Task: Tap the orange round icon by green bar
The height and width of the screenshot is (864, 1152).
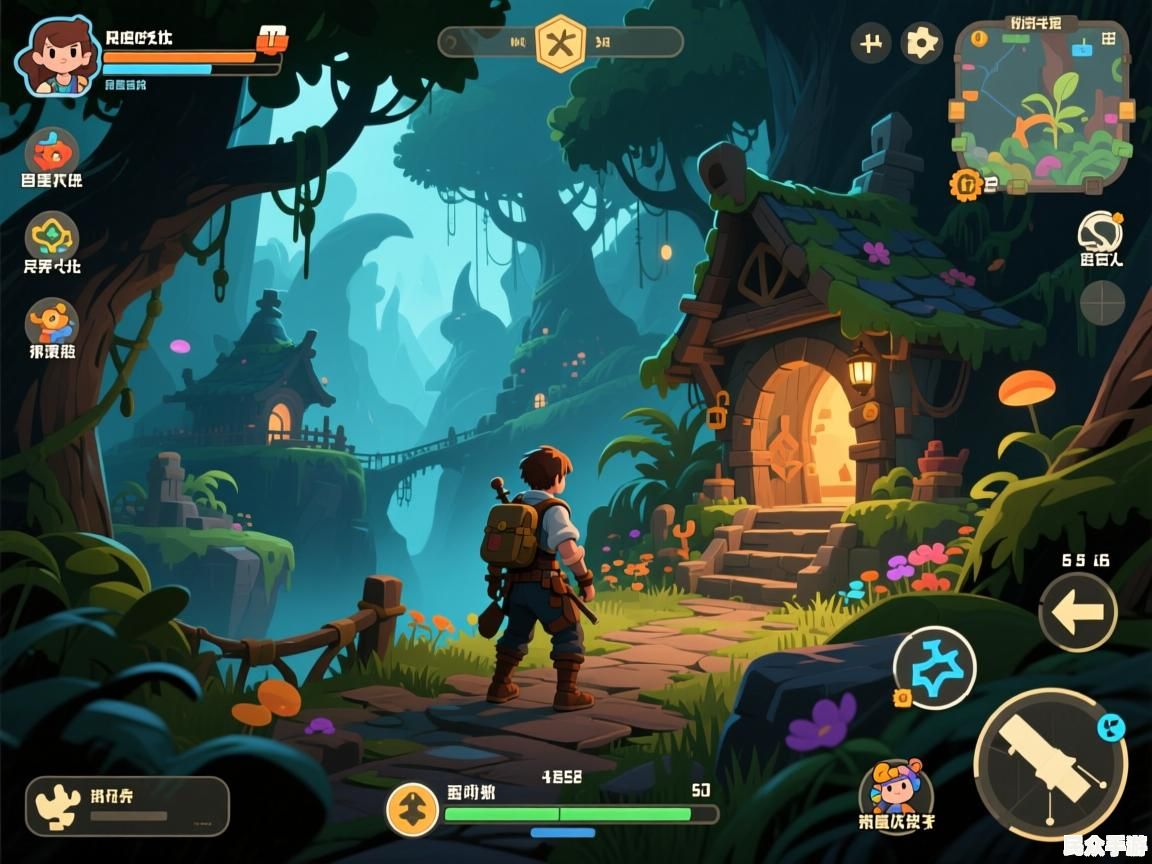Action: pos(412,809)
